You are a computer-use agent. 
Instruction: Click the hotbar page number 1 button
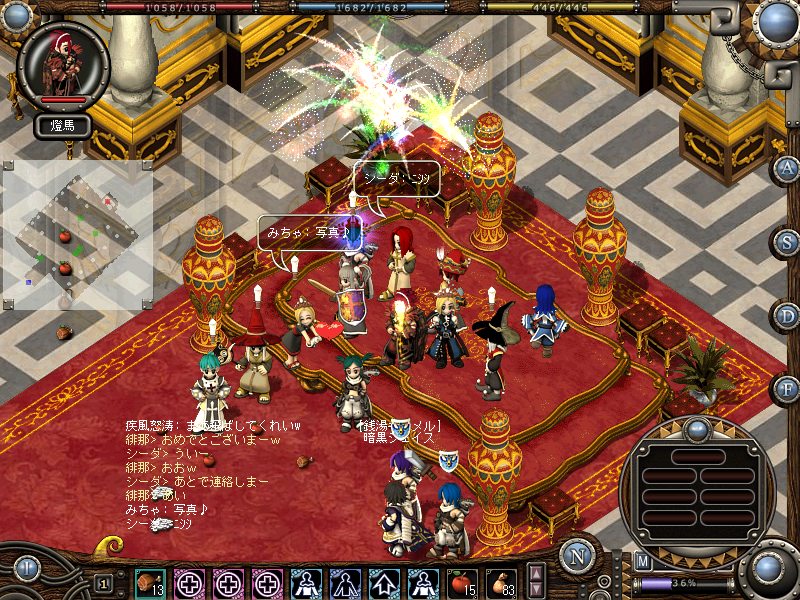coord(103,582)
